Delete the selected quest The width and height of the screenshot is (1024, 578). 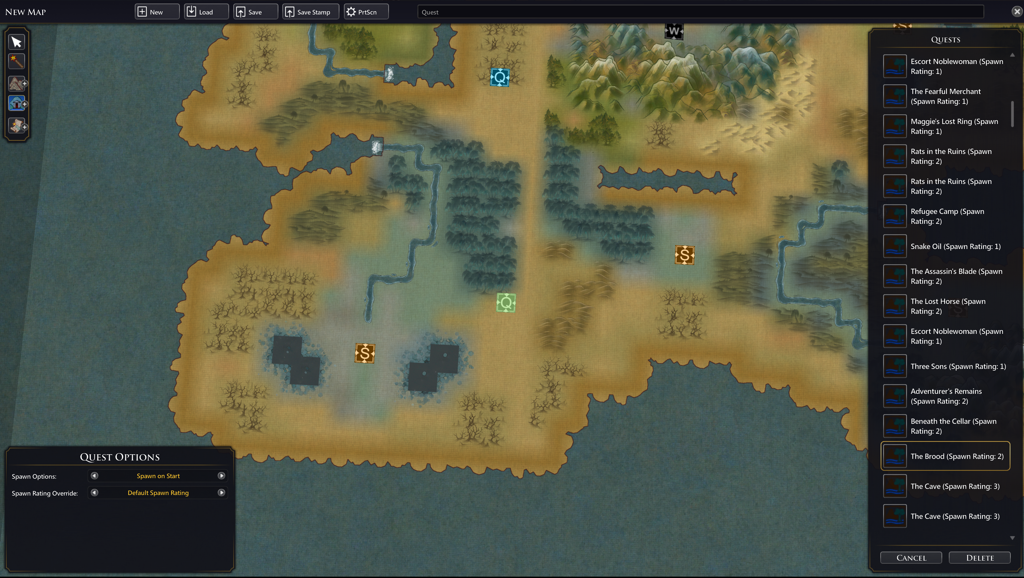[980, 558]
